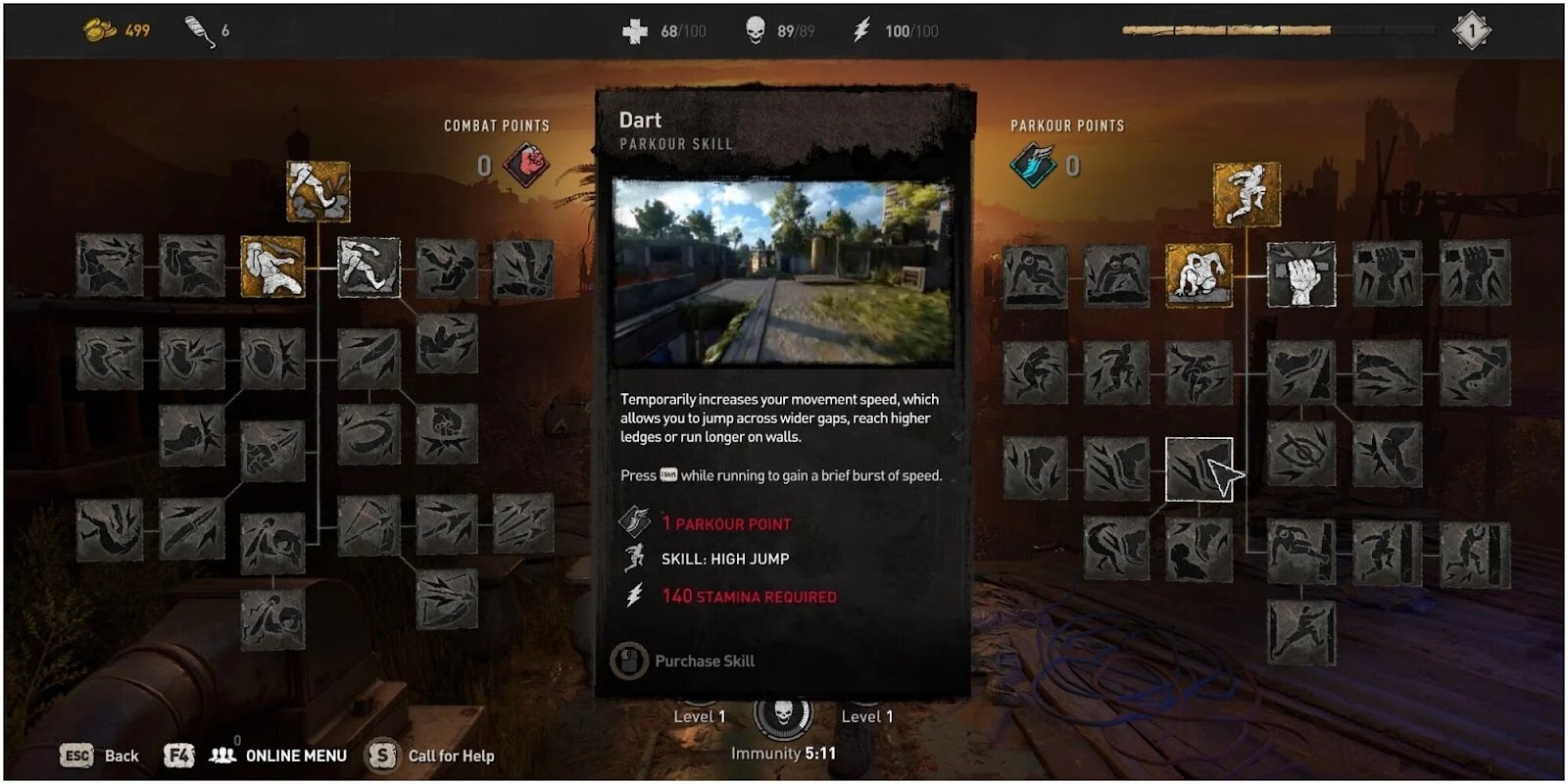Image resolution: width=1568 pixels, height=784 pixels.
Task: Click the red Combat Points fist emblem
Action: point(526,165)
